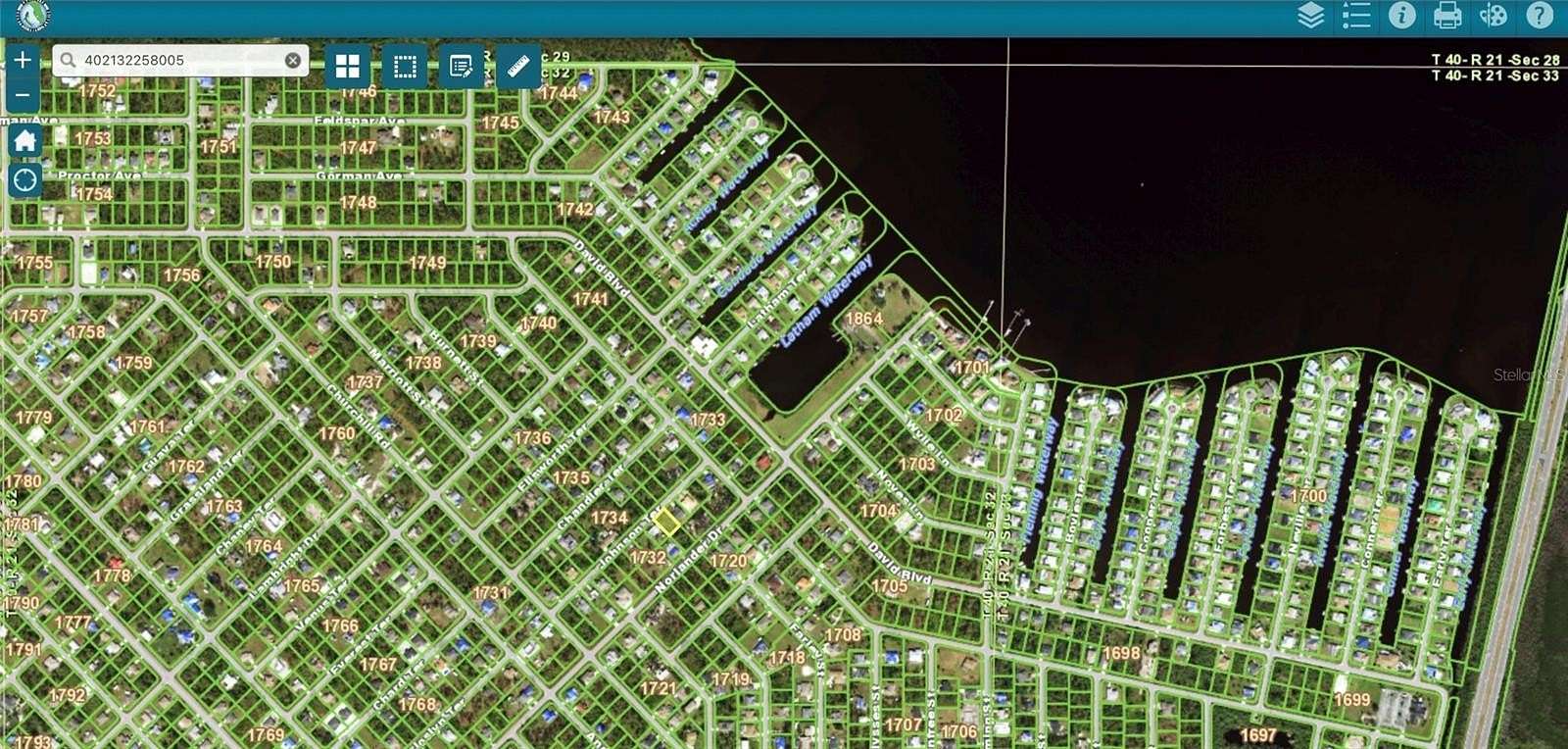Zoom in with the plus button
The height and width of the screenshot is (749, 1568).
pos(22,59)
